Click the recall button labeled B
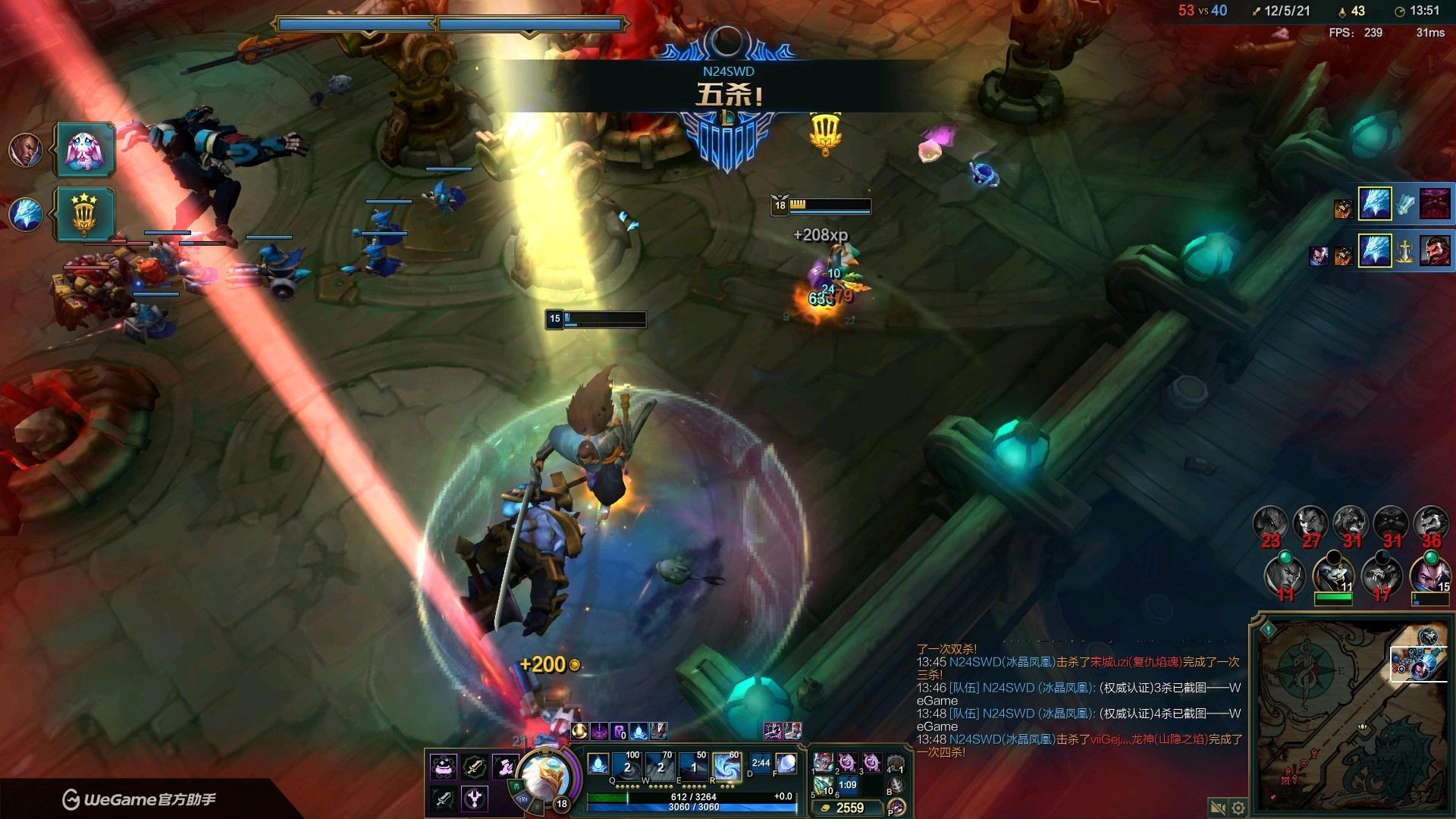The height and width of the screenshot is (819, 1456). pyautogui.click(x=896, y=784)
